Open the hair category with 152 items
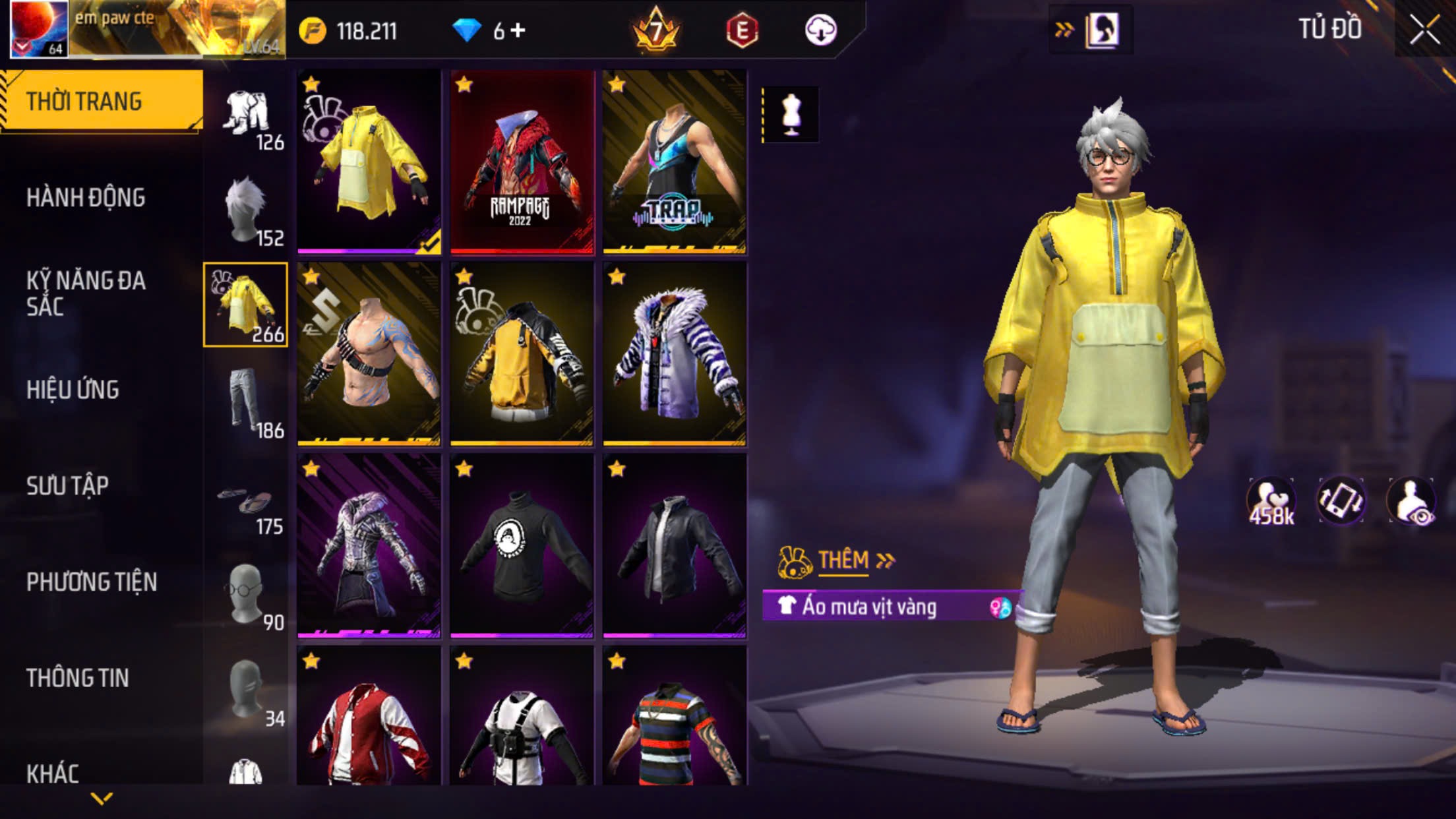The width and height of the screenshot is (1456, 819). pos(246,210)
